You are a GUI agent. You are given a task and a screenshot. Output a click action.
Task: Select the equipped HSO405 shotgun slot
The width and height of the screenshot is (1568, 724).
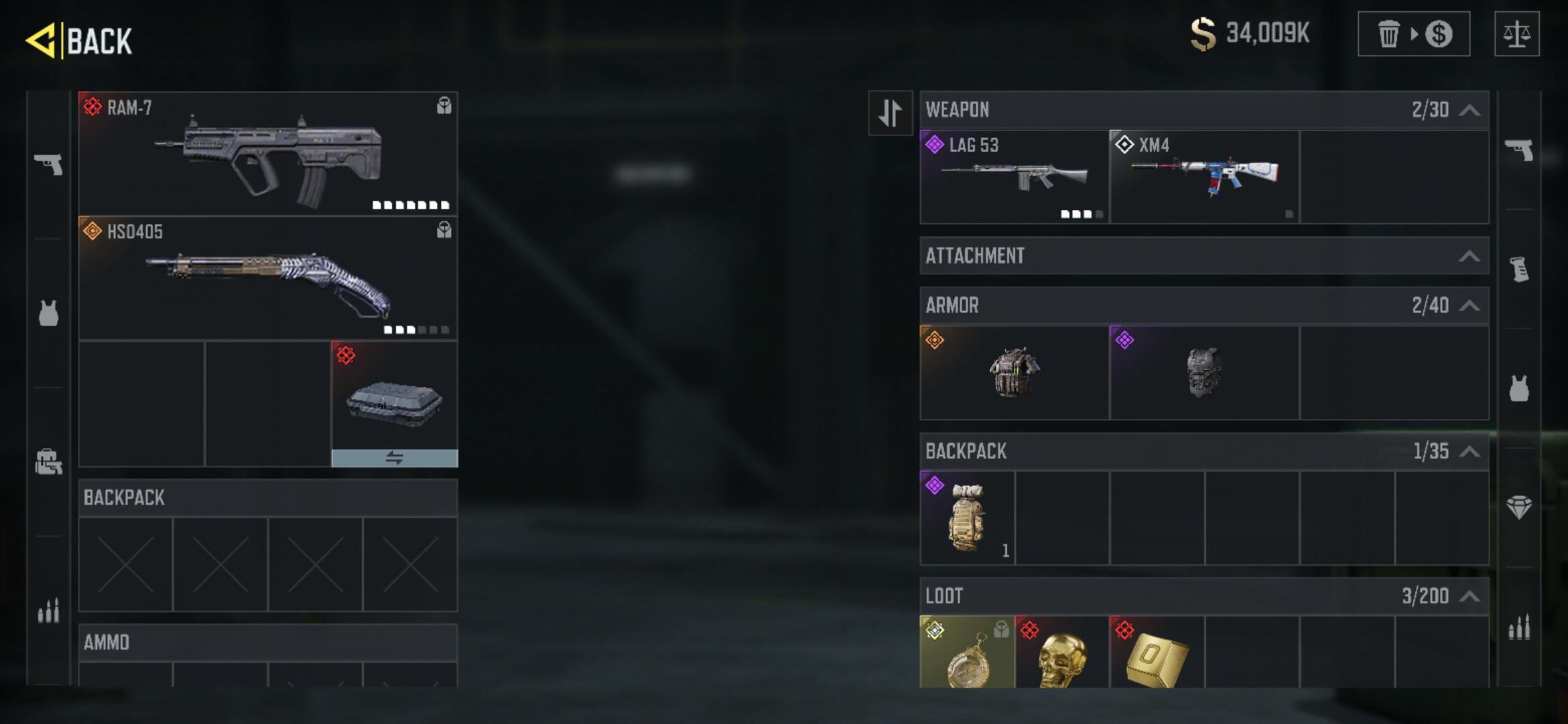[x=268, y=278]
